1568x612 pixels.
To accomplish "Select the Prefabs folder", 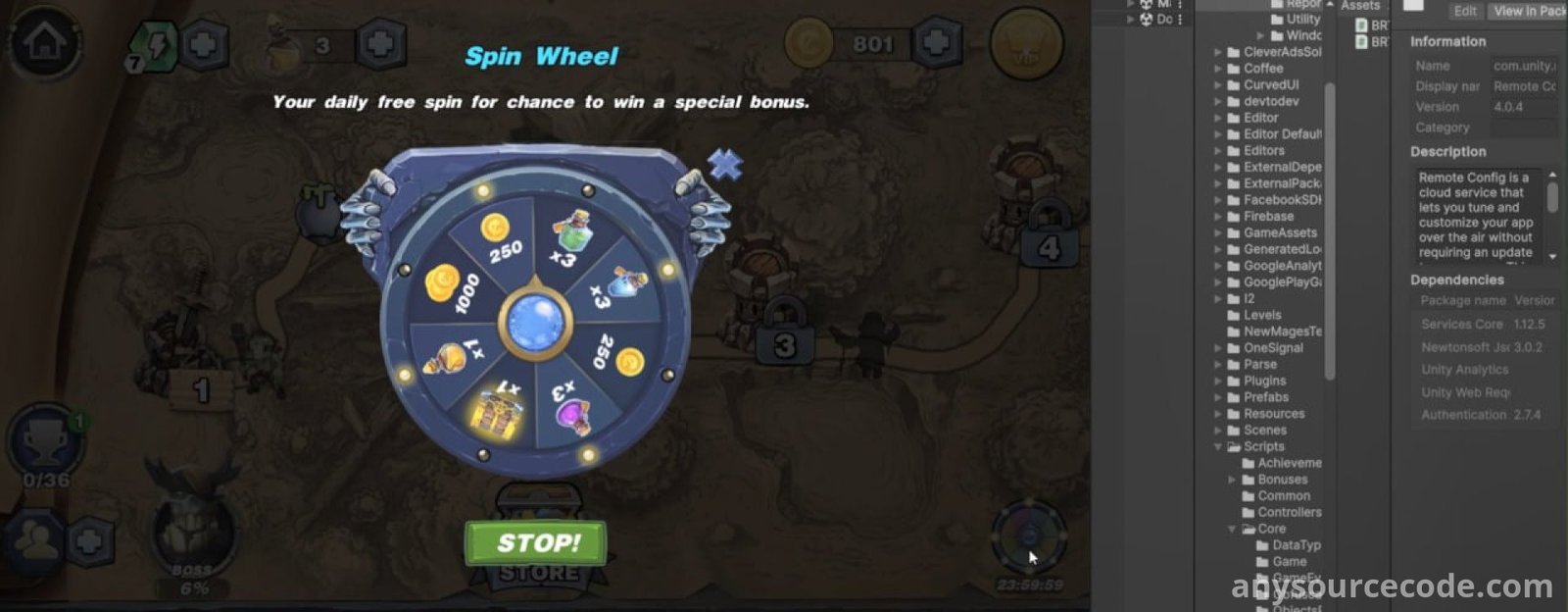I will click(1265, 397).
